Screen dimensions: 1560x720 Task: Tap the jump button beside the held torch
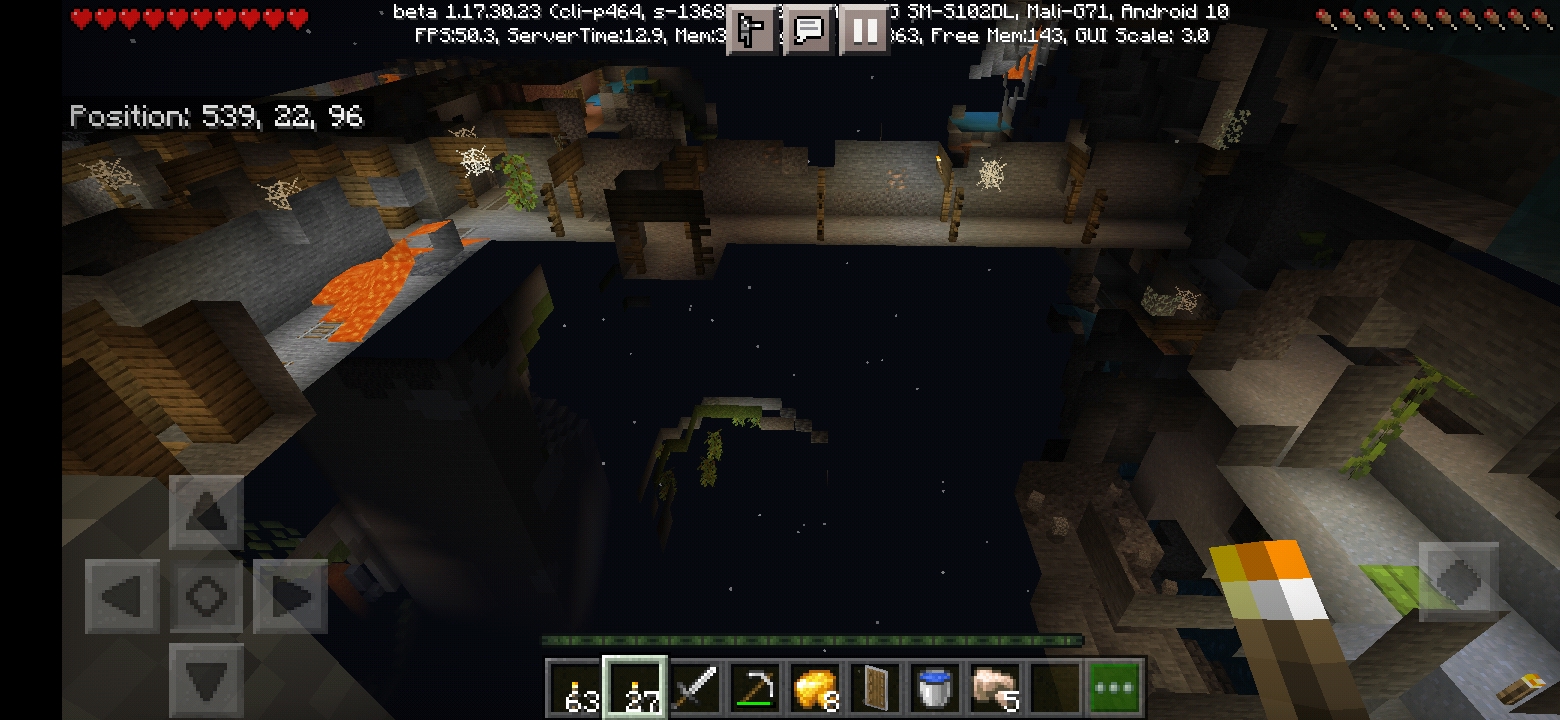pos(1458,580)
